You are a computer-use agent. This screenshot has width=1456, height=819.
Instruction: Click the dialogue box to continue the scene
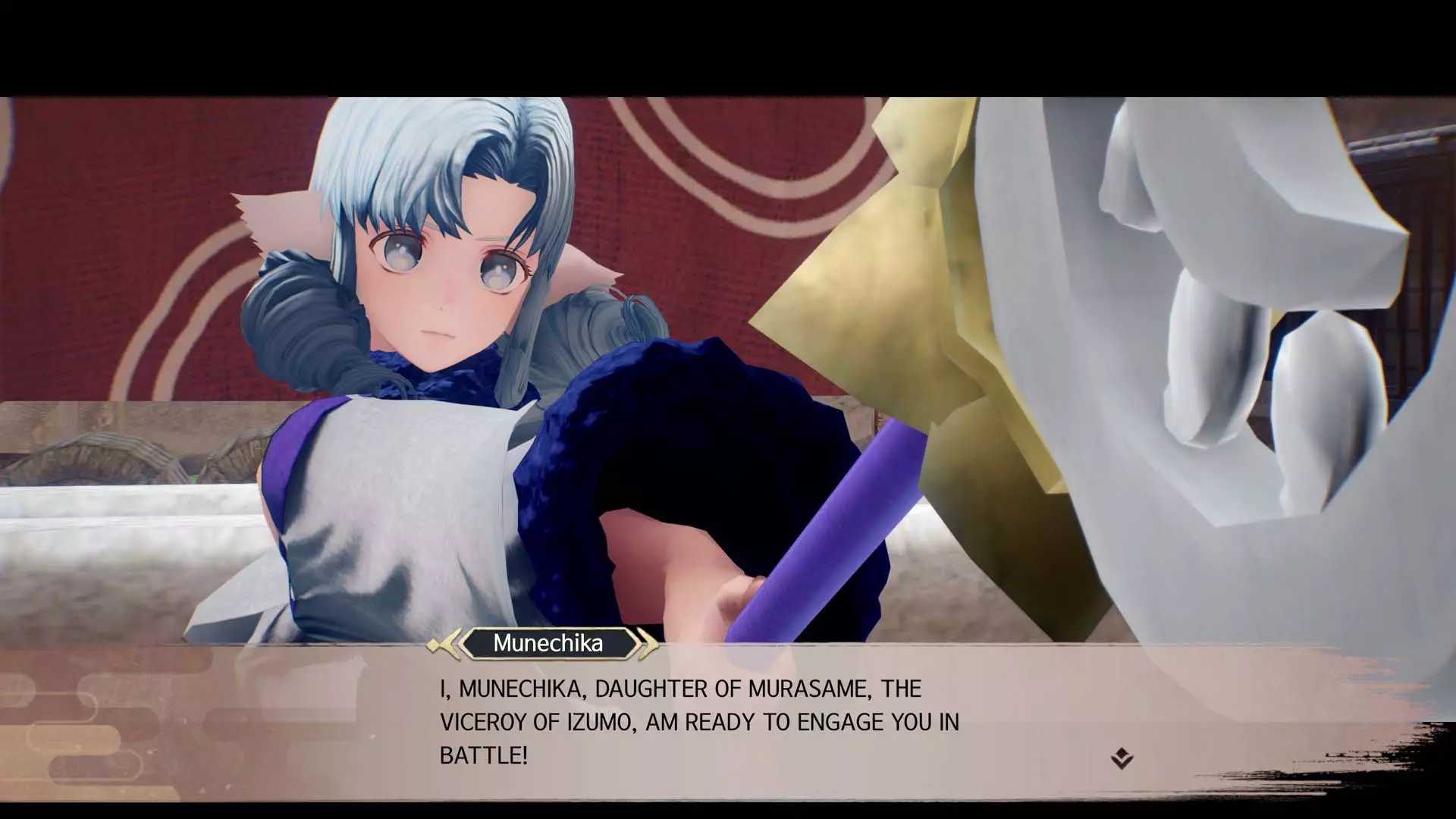pos(728,720)
